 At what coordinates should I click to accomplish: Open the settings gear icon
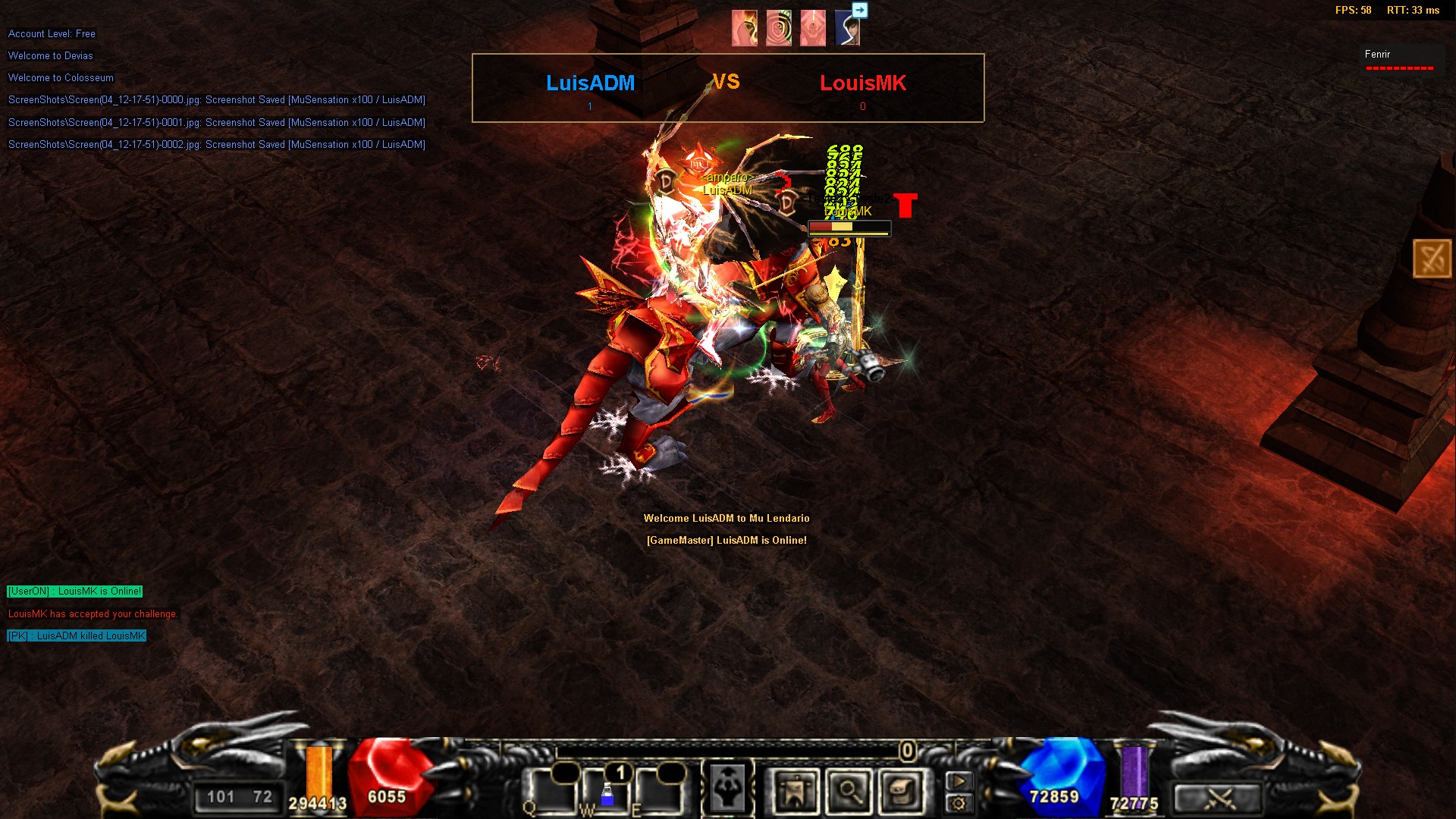point(960,803)
